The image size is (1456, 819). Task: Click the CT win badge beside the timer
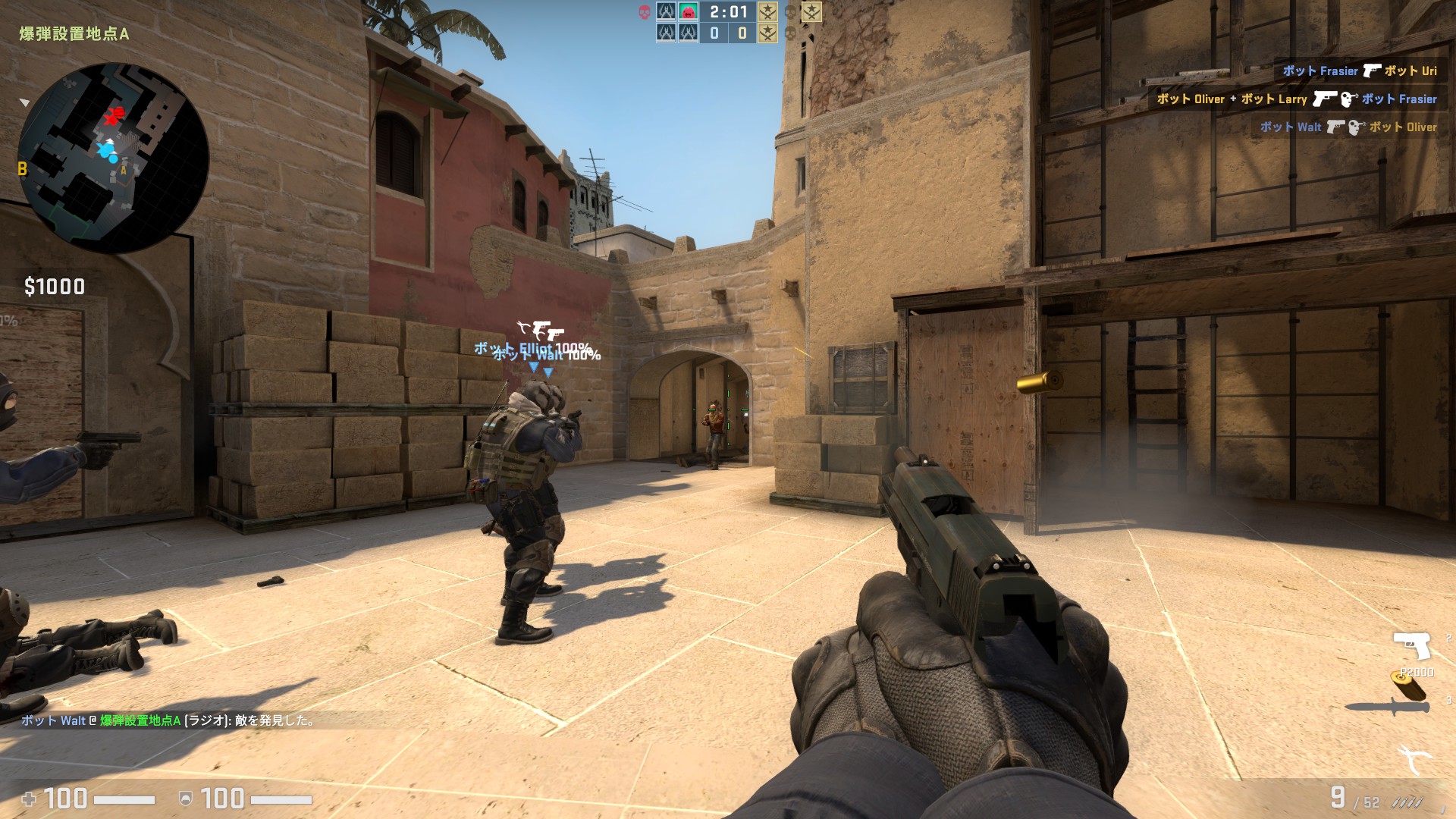[x=768, y=13]
